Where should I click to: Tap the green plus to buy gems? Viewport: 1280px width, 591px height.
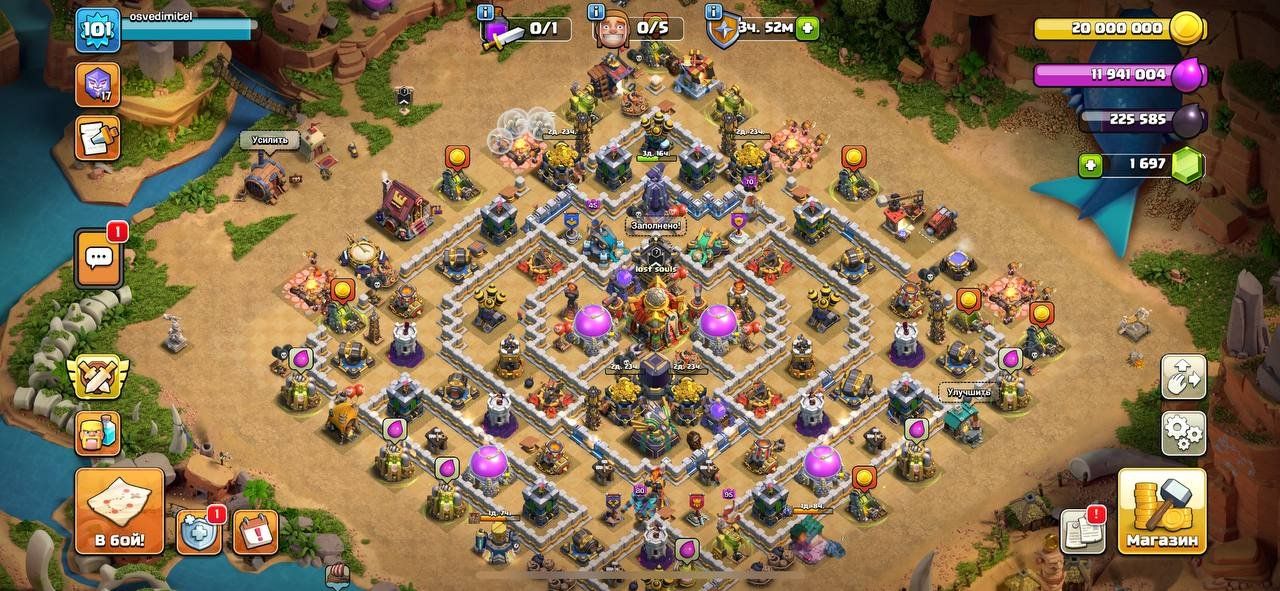1090,165
